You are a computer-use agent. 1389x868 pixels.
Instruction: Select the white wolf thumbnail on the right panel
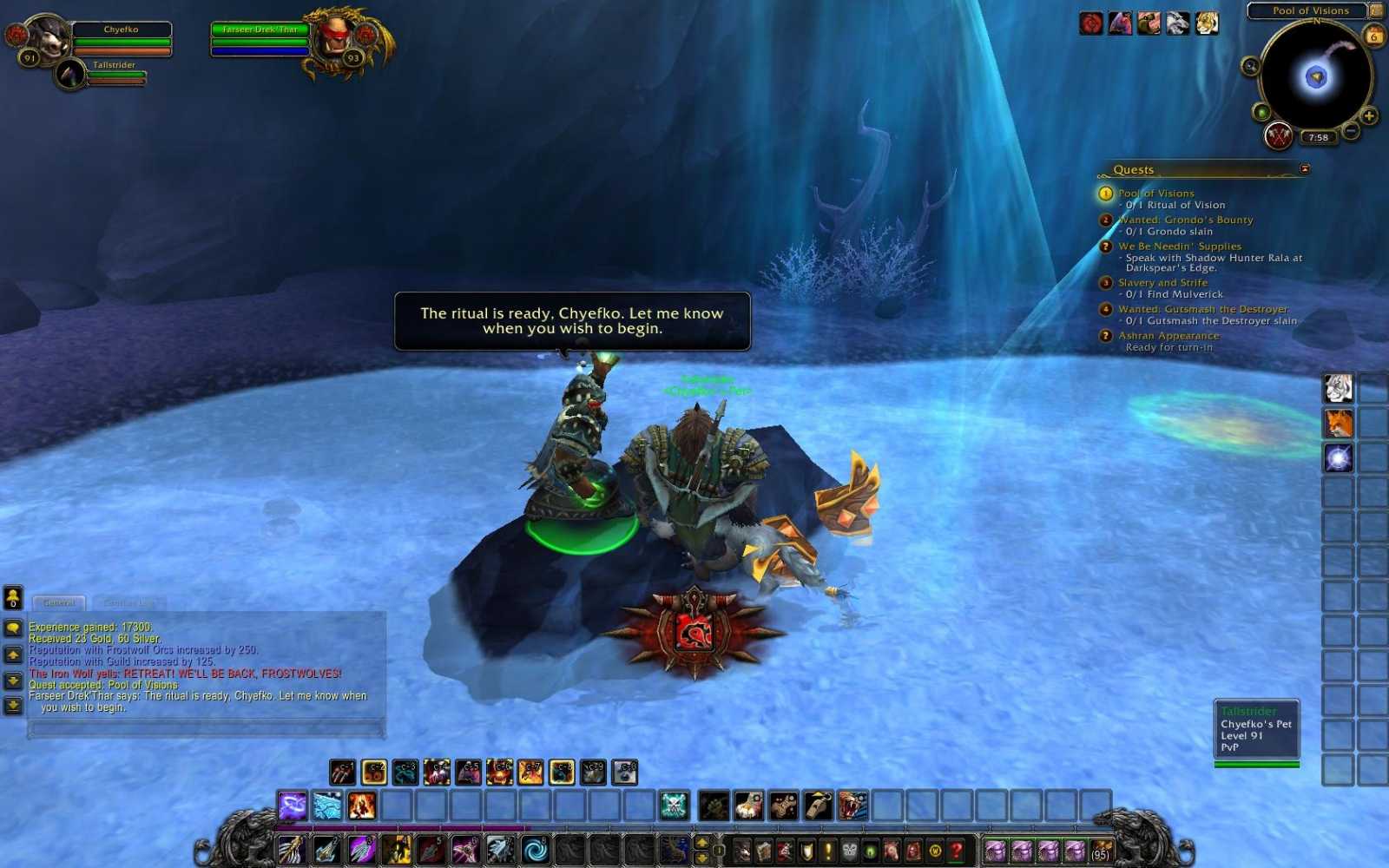(1337, 391)
